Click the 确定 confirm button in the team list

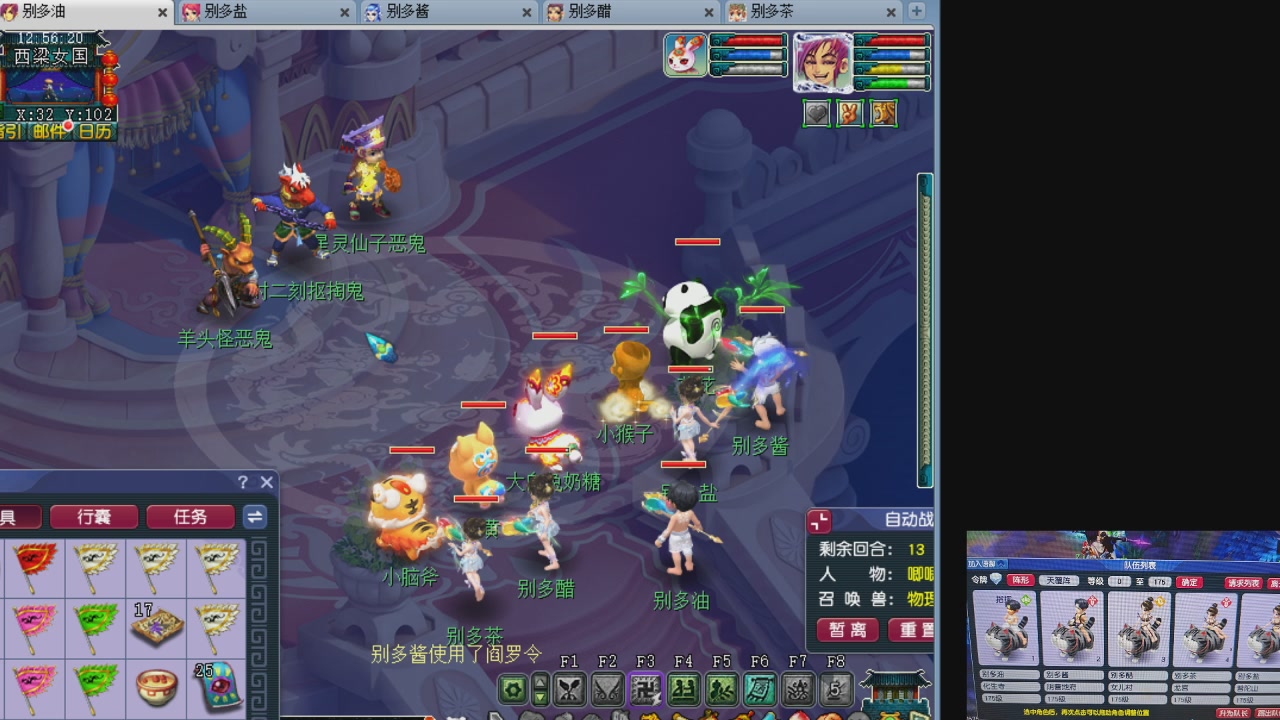click(1189, 580)
